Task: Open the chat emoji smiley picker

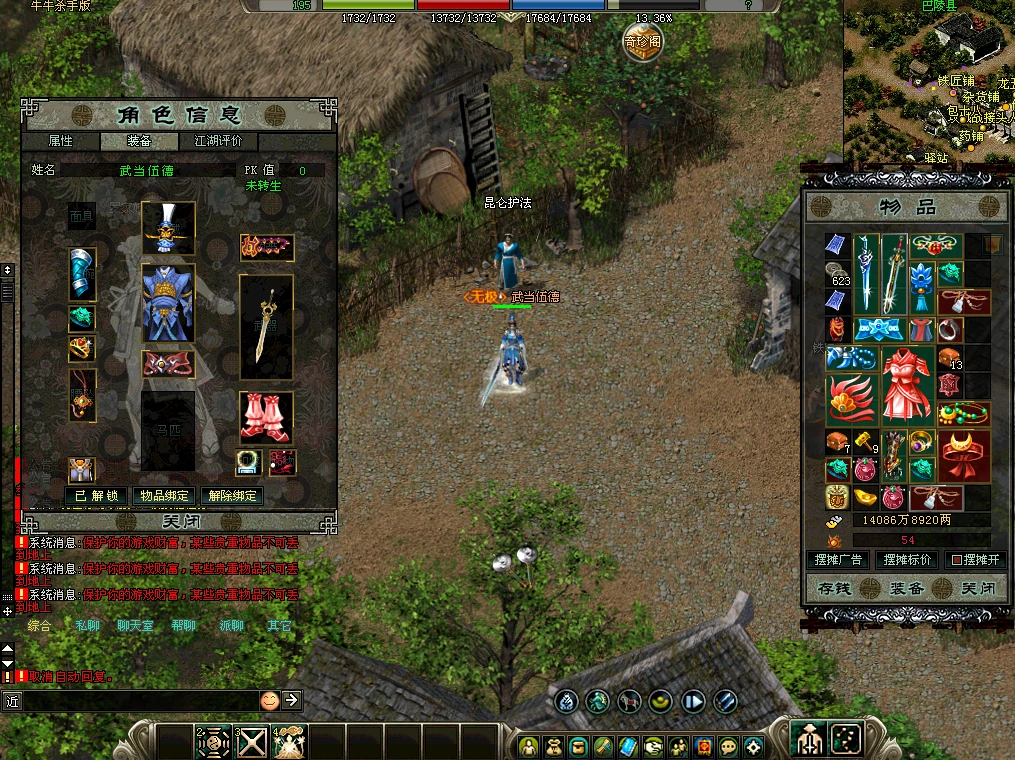Action: 269,700
